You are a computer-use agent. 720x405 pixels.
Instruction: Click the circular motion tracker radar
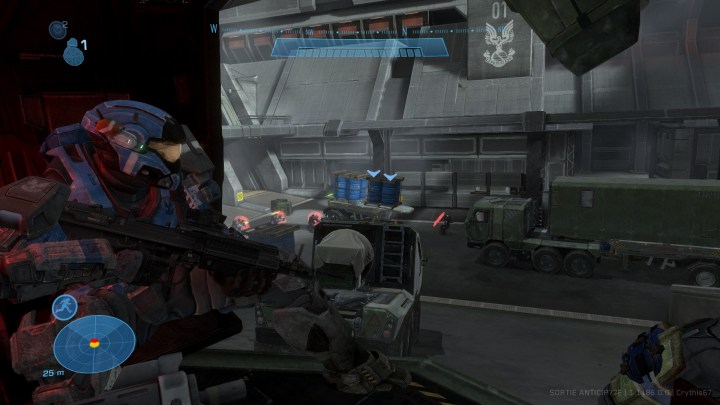pos(94,344)
